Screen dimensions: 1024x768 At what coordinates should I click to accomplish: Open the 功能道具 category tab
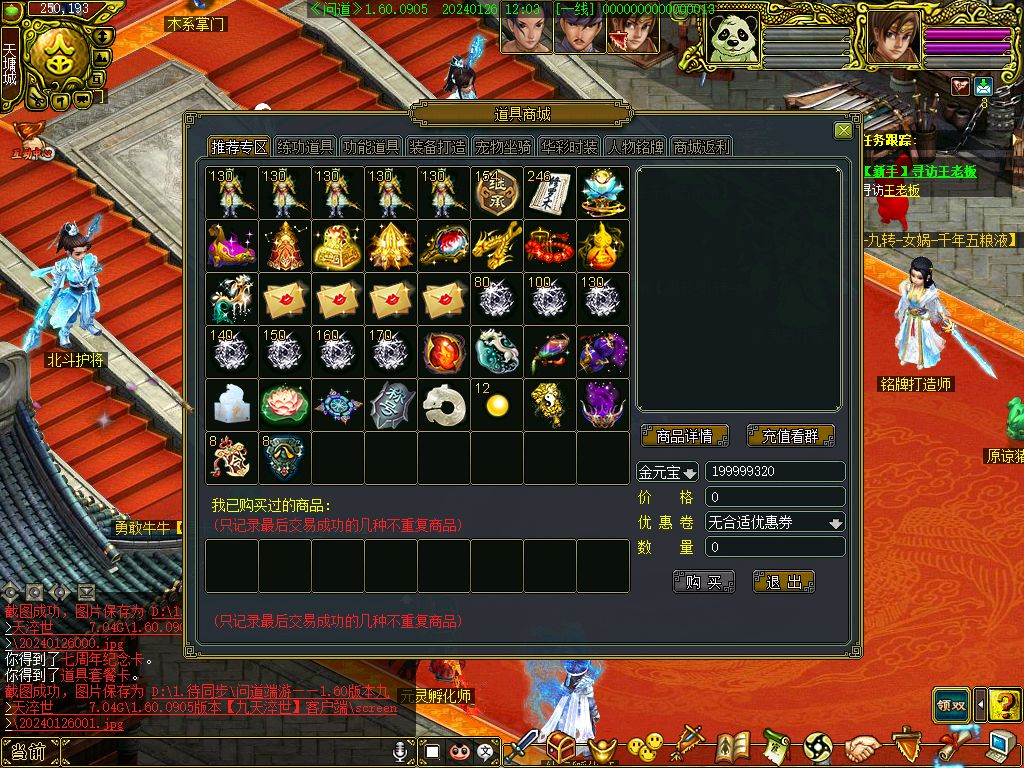(x=371, y=147)
